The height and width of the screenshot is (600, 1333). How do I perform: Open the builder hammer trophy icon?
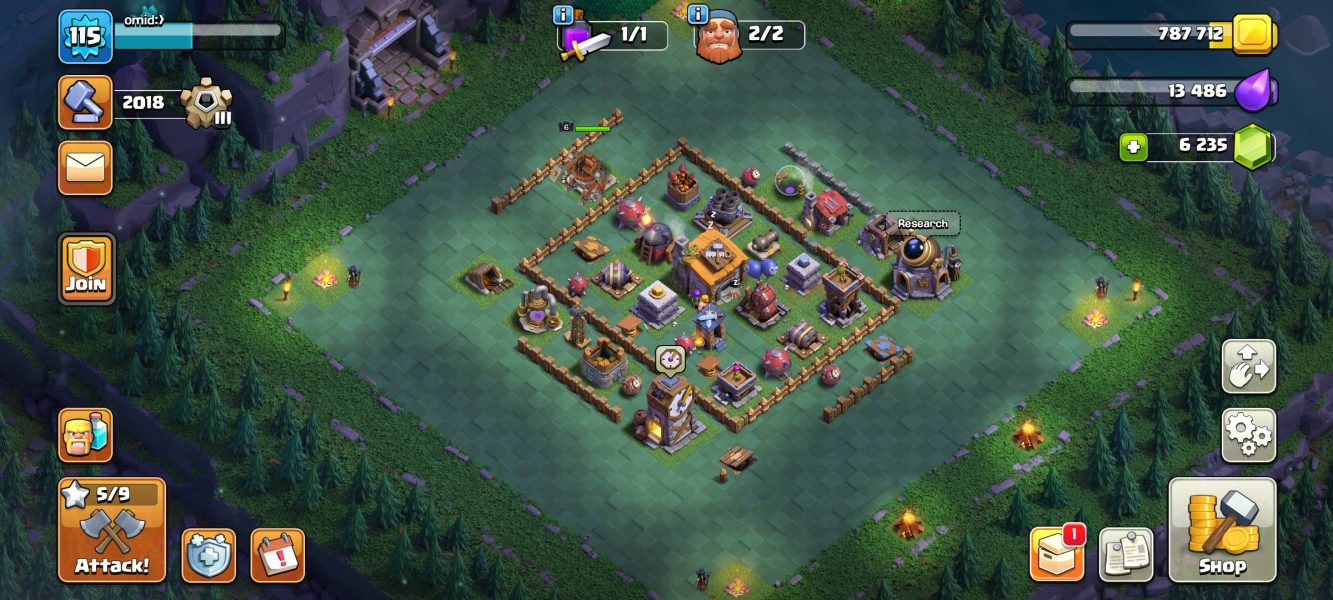[86, 102]
